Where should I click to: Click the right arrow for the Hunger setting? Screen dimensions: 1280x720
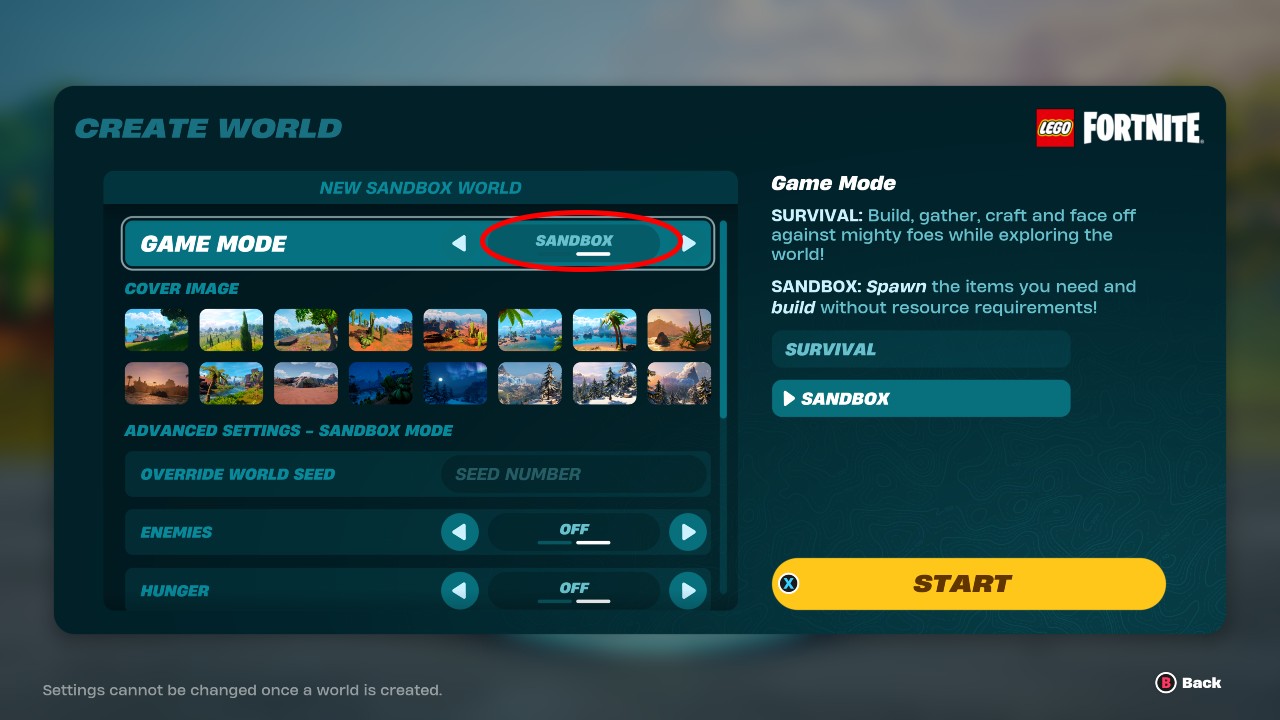pyautogui.click(x=688, y=590)
